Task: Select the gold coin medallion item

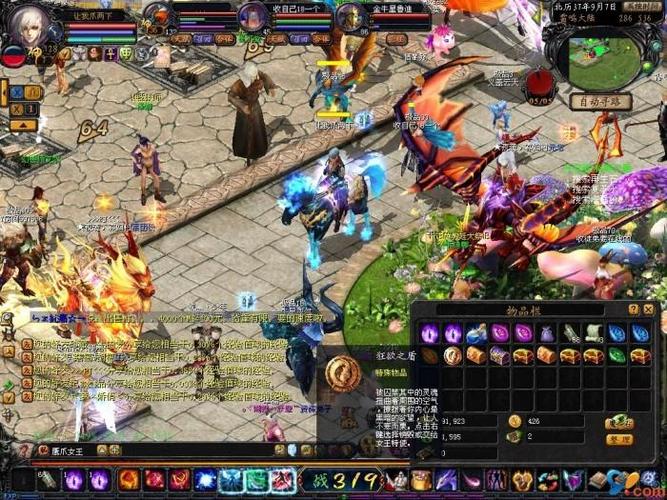Action: click(452, 355)
